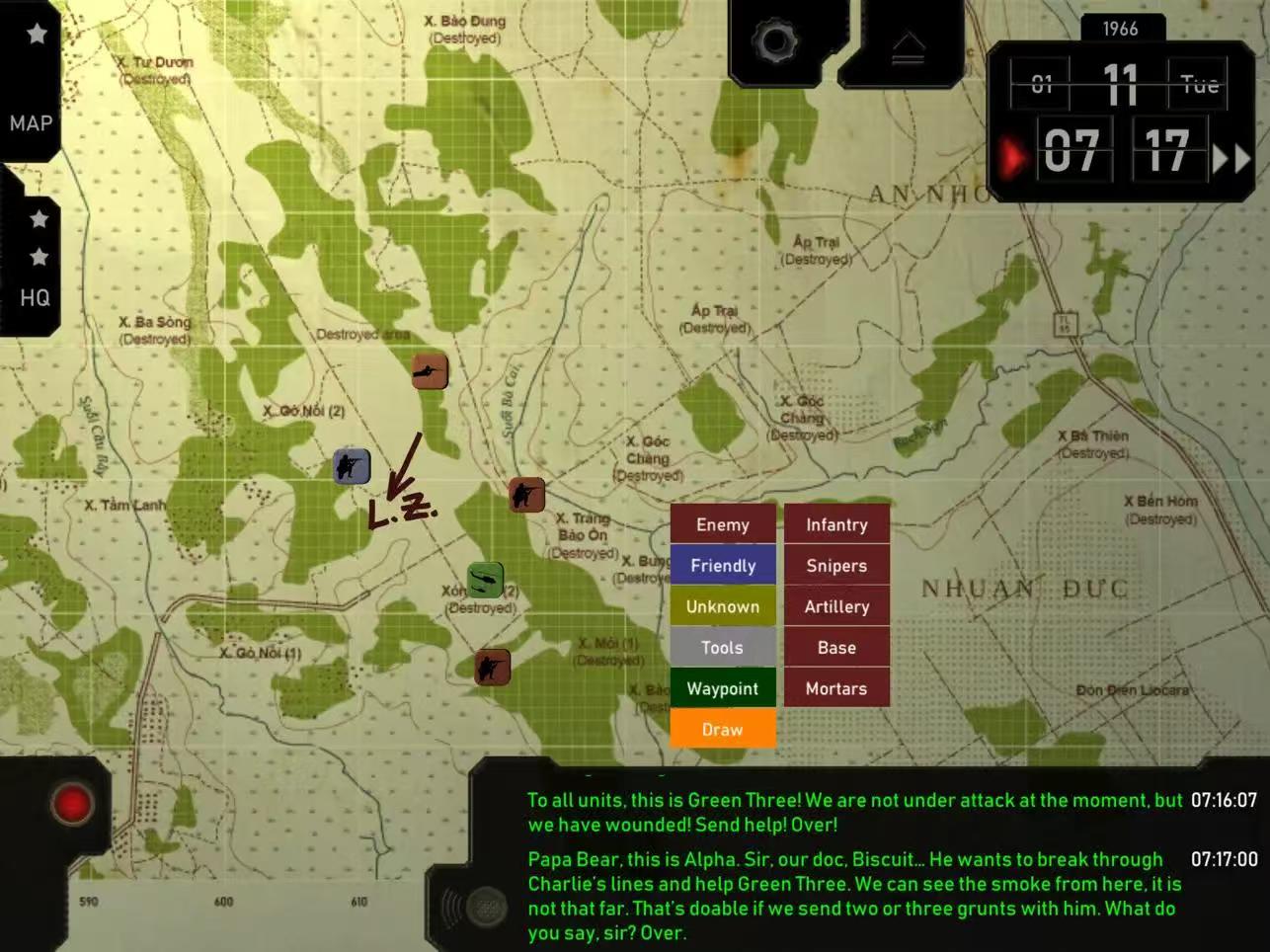Choose the Artillery marker type
The image size is (1270, 952).
836,606
